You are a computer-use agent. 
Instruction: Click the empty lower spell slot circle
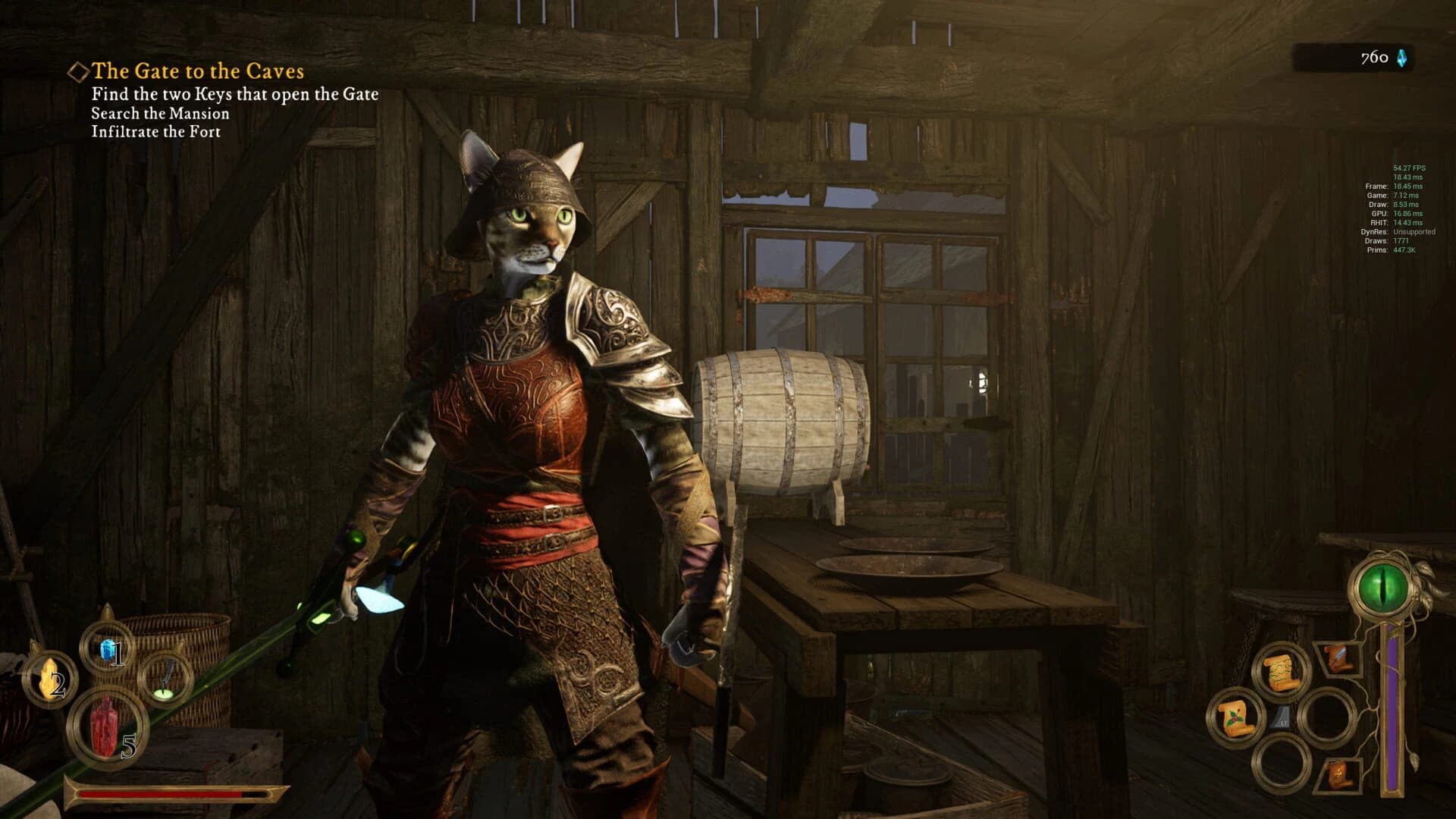(x=1280, y=762)
